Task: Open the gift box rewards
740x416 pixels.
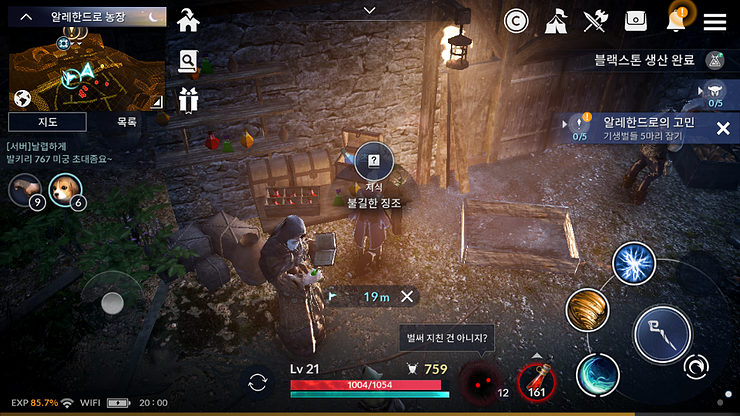Action: point(188,99)
